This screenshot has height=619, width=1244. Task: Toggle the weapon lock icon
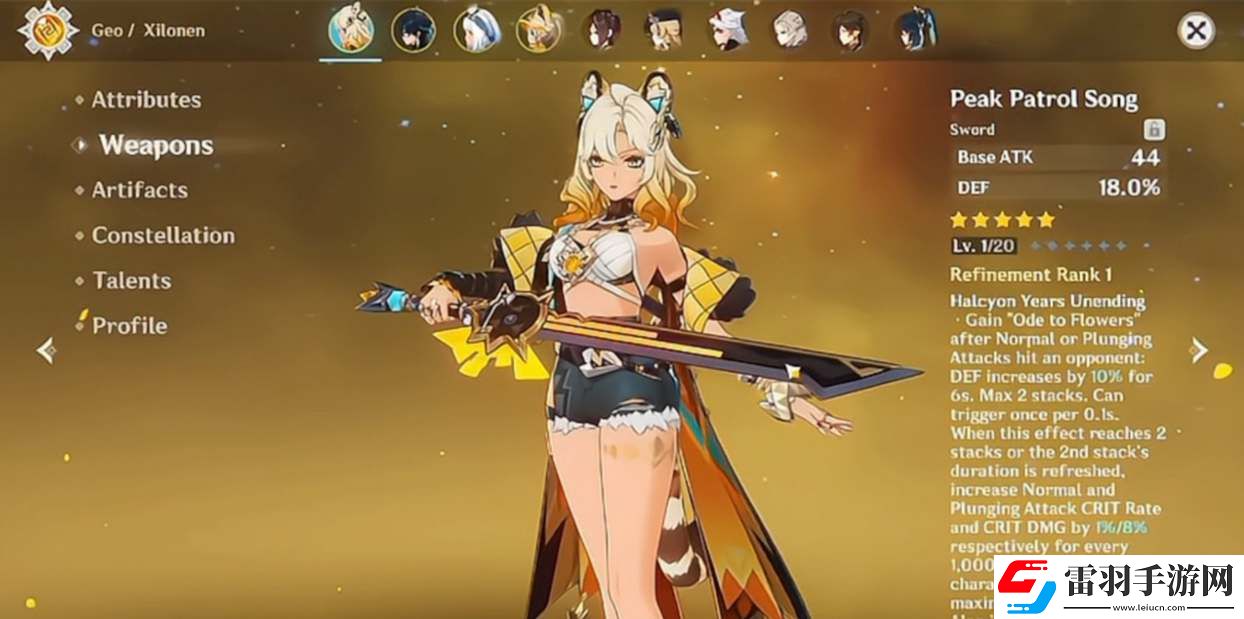(x=1154, y=129)
